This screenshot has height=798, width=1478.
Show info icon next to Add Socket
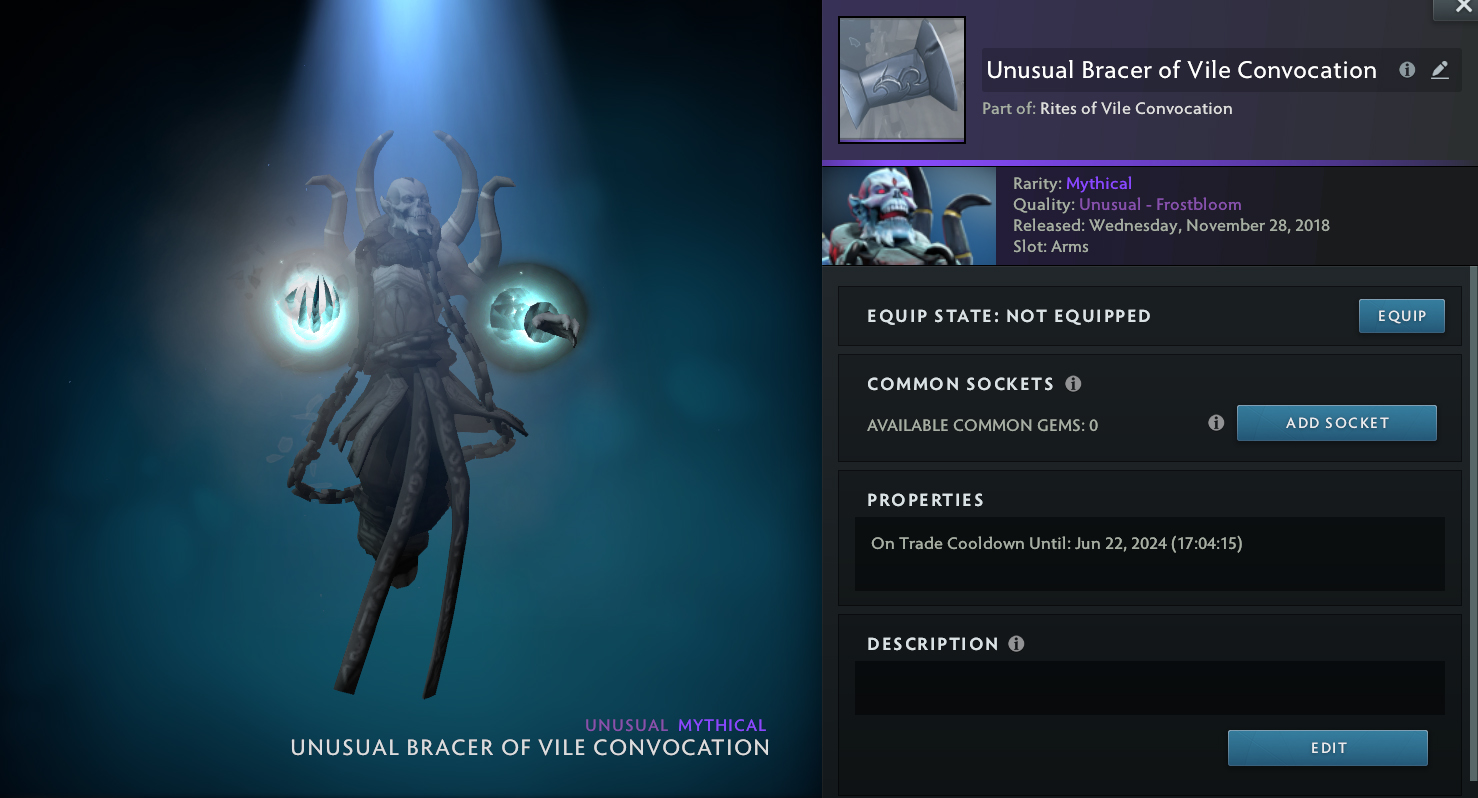tap(1216, 423)
